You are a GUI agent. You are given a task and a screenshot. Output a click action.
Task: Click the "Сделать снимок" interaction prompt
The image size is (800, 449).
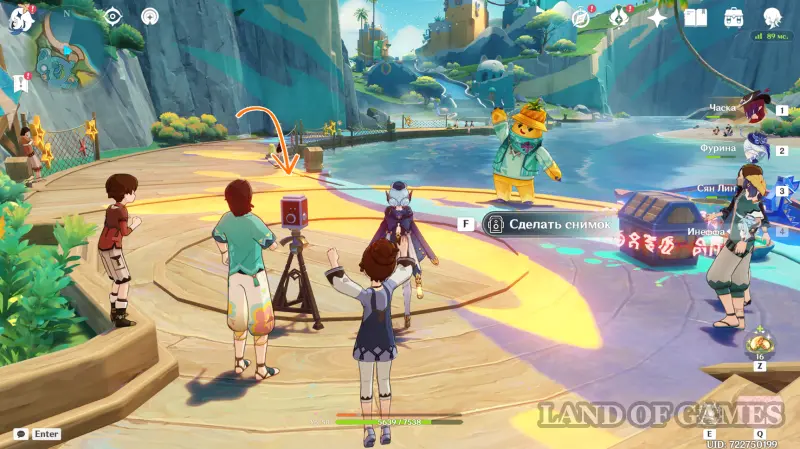click(548, 224)
